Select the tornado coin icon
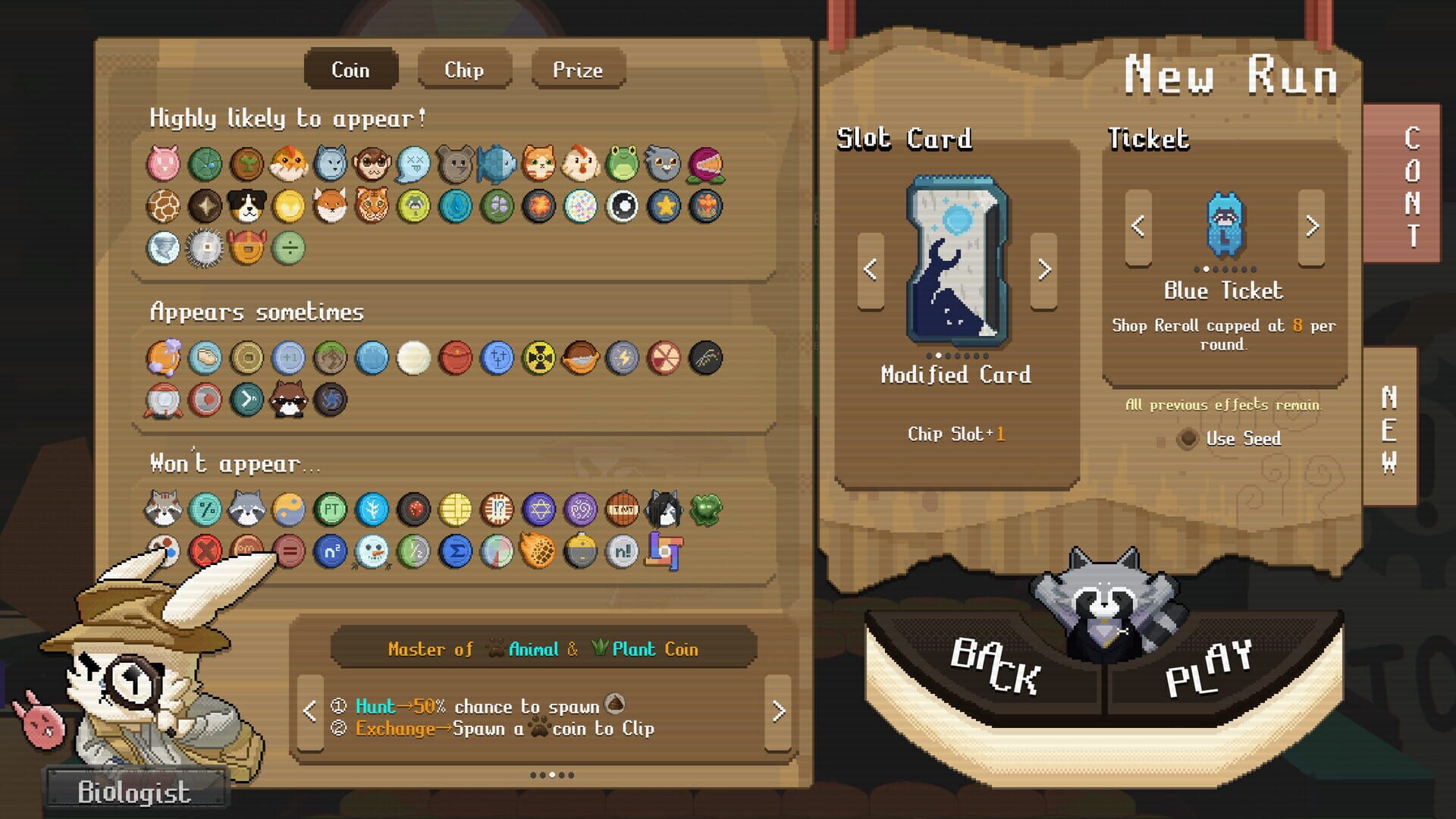Image resolution: width=1456 pixels, height=819 pixels. 164,247
